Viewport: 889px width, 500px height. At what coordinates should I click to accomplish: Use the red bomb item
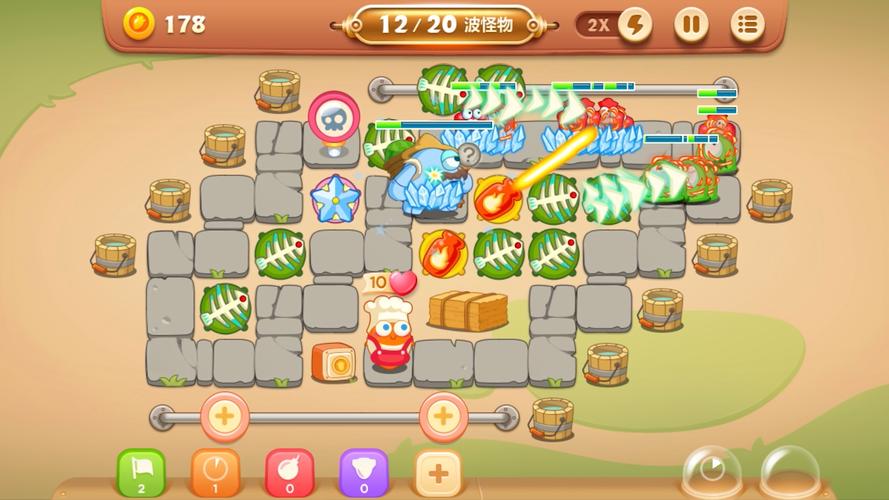pyautogui.click(x=289, y=472)
